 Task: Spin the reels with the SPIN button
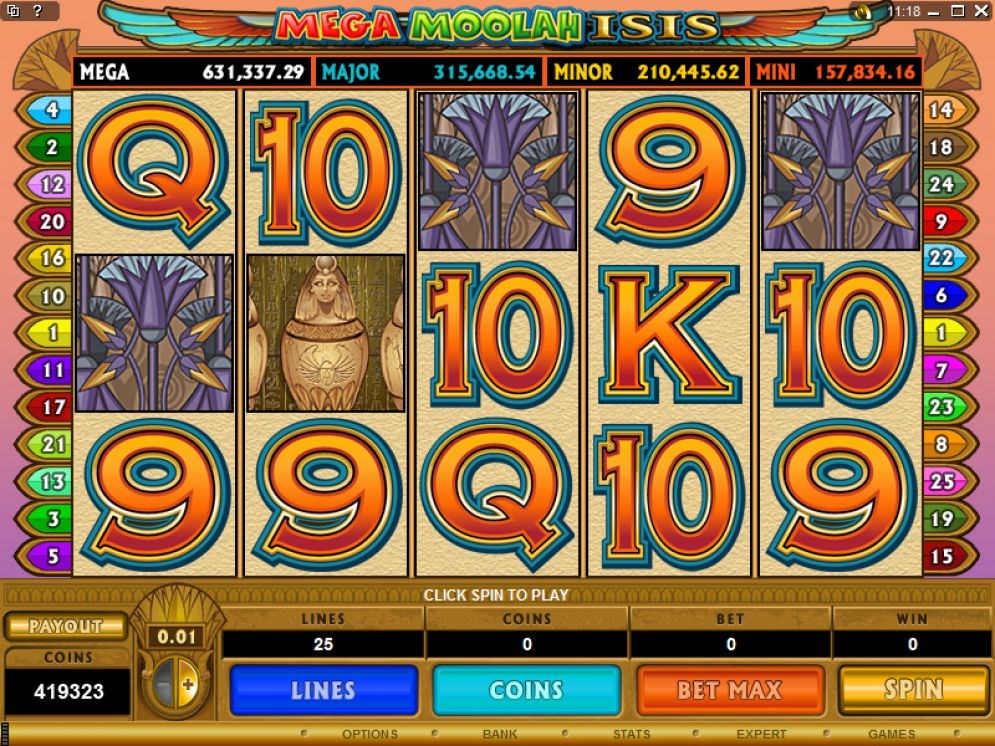913,689
